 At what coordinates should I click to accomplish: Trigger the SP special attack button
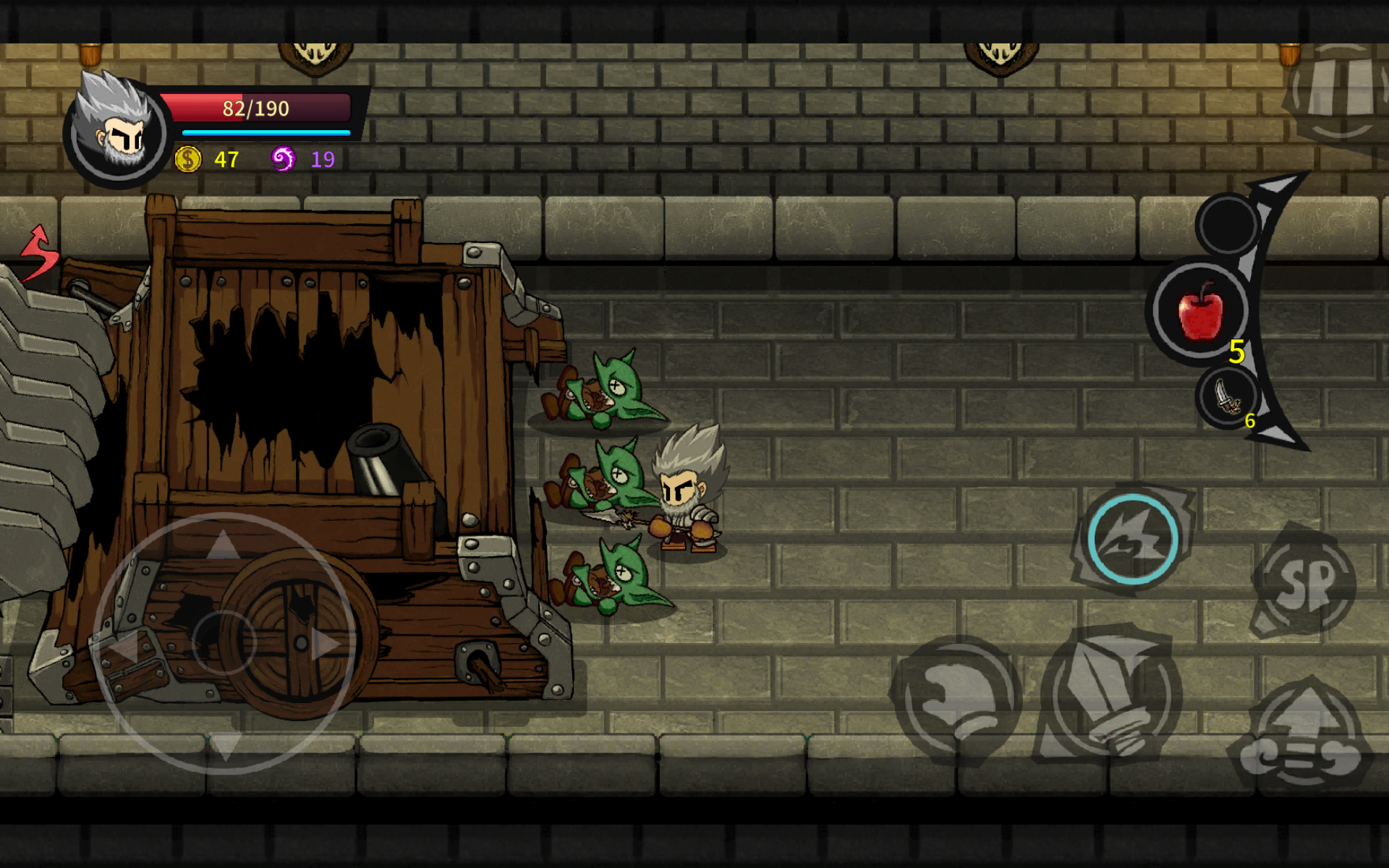click(x=1306, y=582)
